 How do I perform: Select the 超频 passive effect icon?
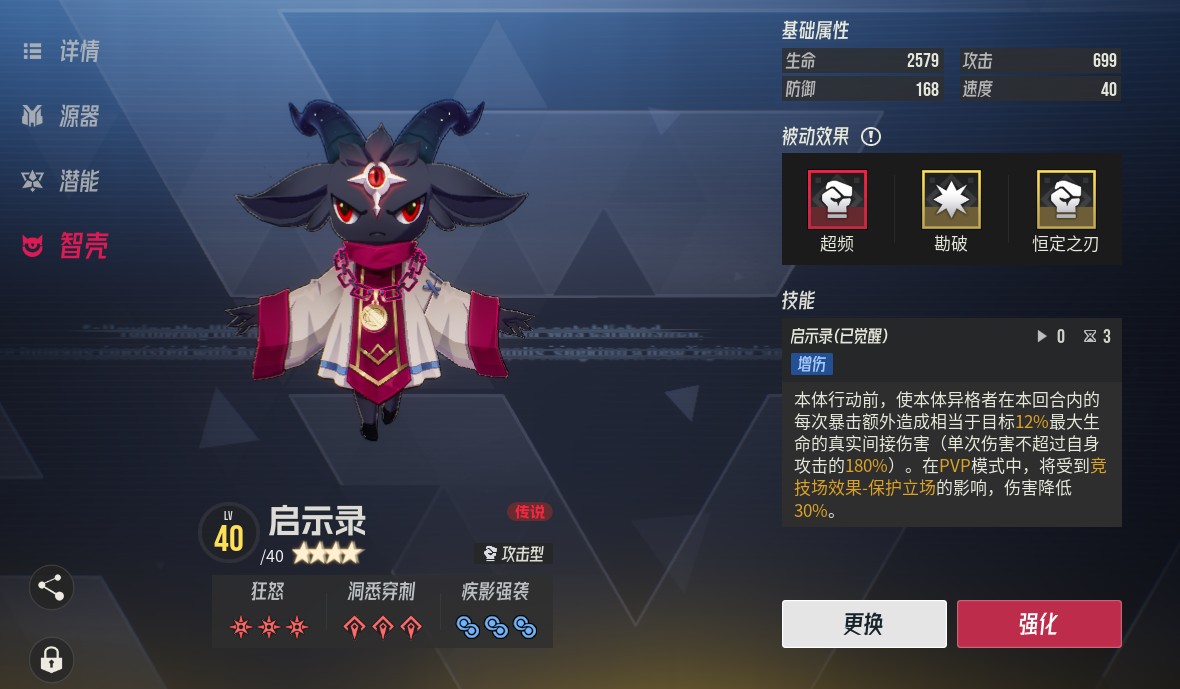(x=837, y=200)
